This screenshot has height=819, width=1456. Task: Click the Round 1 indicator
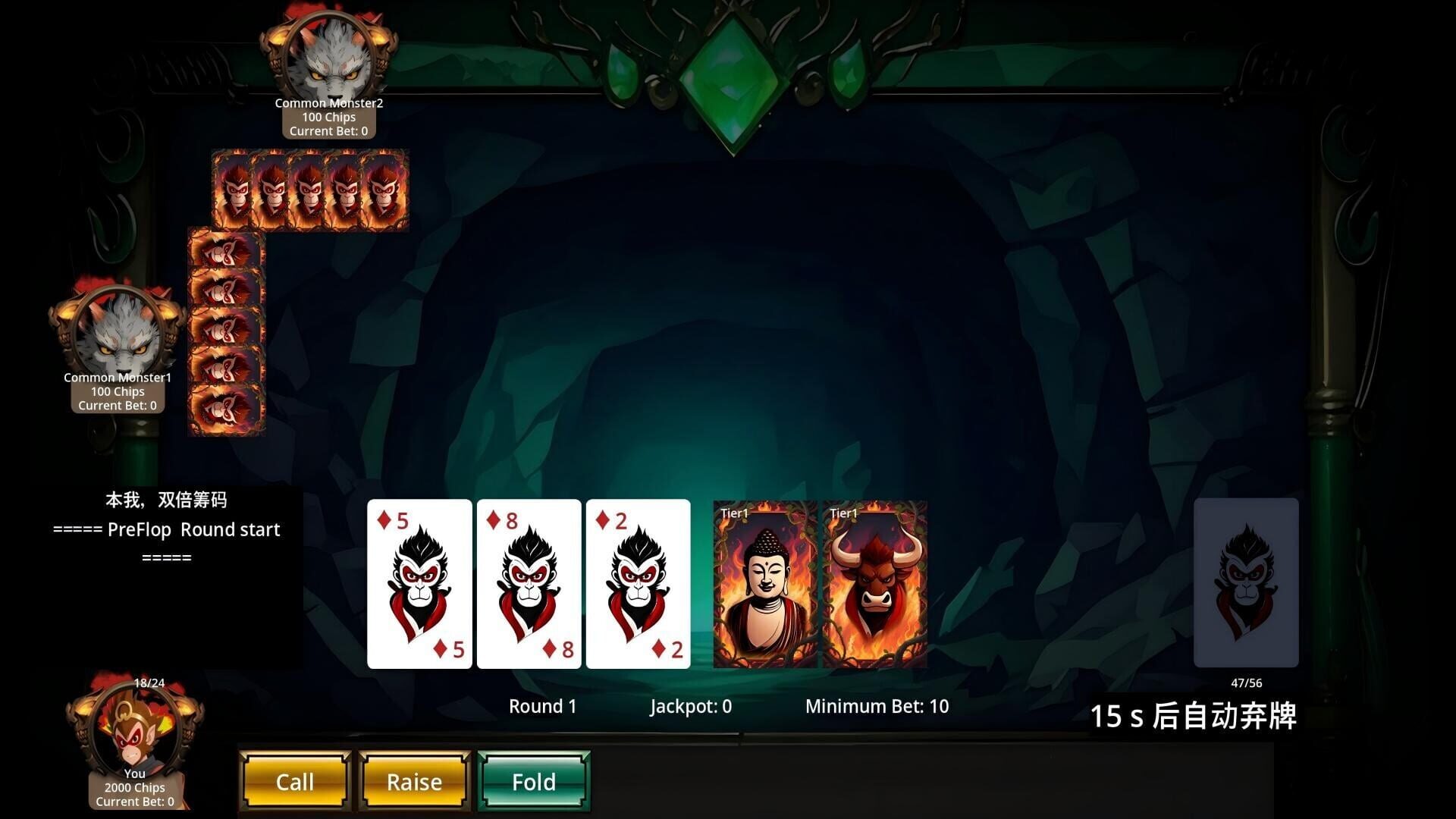click(x=543, y=706)
